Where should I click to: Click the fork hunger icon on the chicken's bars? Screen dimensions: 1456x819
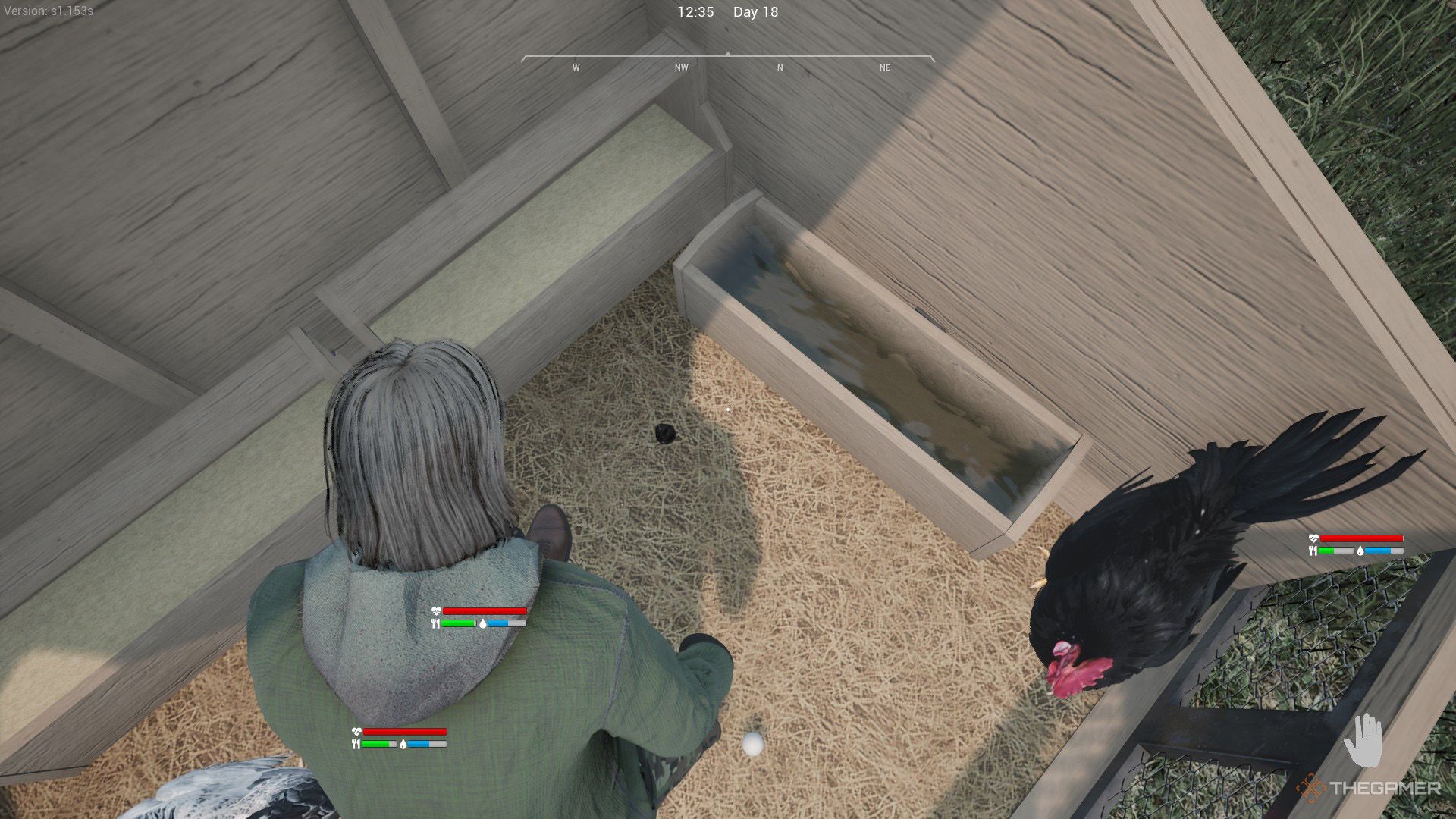(1313, 551)
